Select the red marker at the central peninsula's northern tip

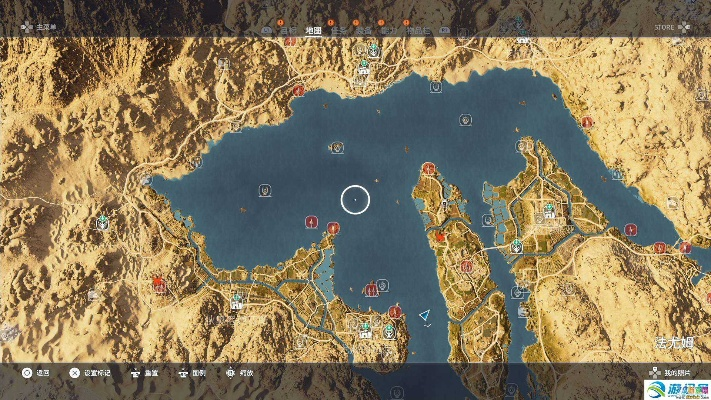pyautogui.click(x=429, y=168)
